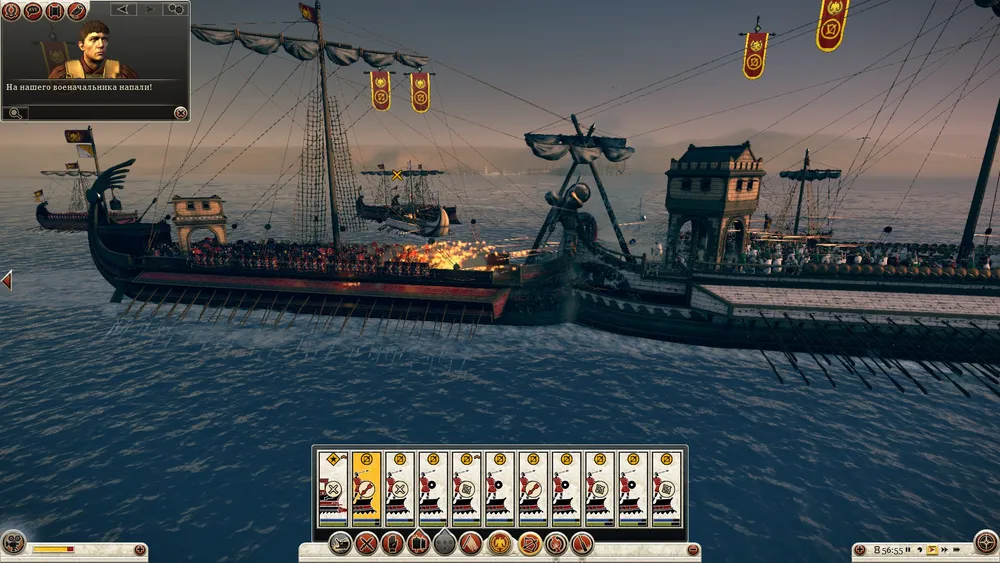Click the red X halt order button
Screen dimensions: 1000x563
click(366, 545)
